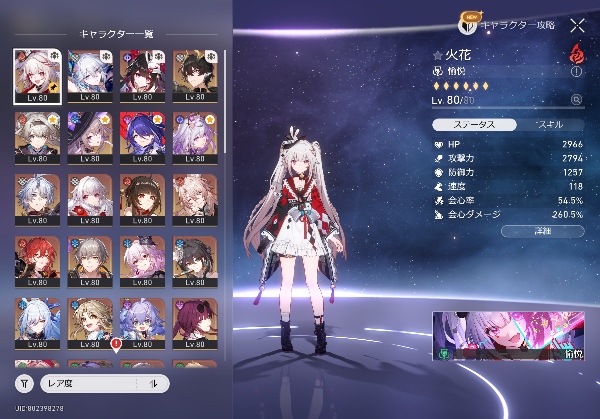Click the info icon beside 愉悦 path

pos(576,71)
